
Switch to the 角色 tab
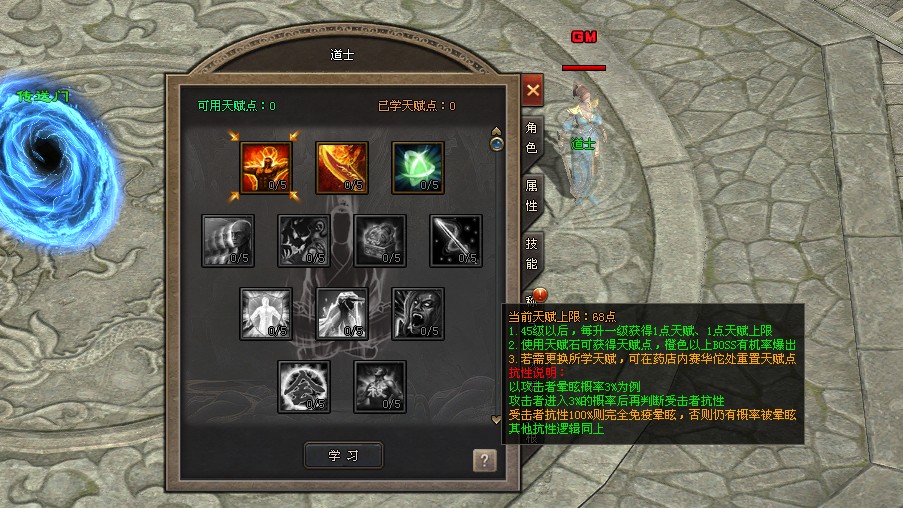coord(532,137)
